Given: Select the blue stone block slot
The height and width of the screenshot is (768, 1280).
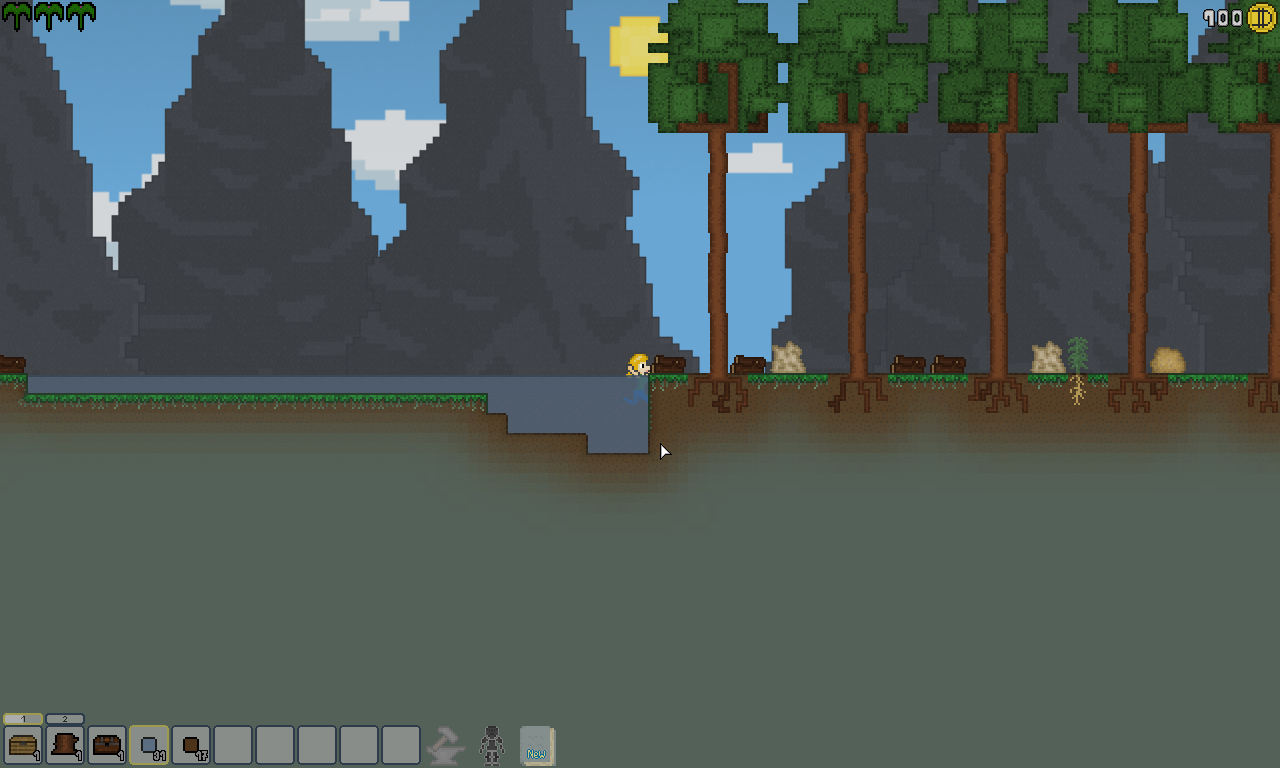Looking at the screenshot, I should [149, 745].
